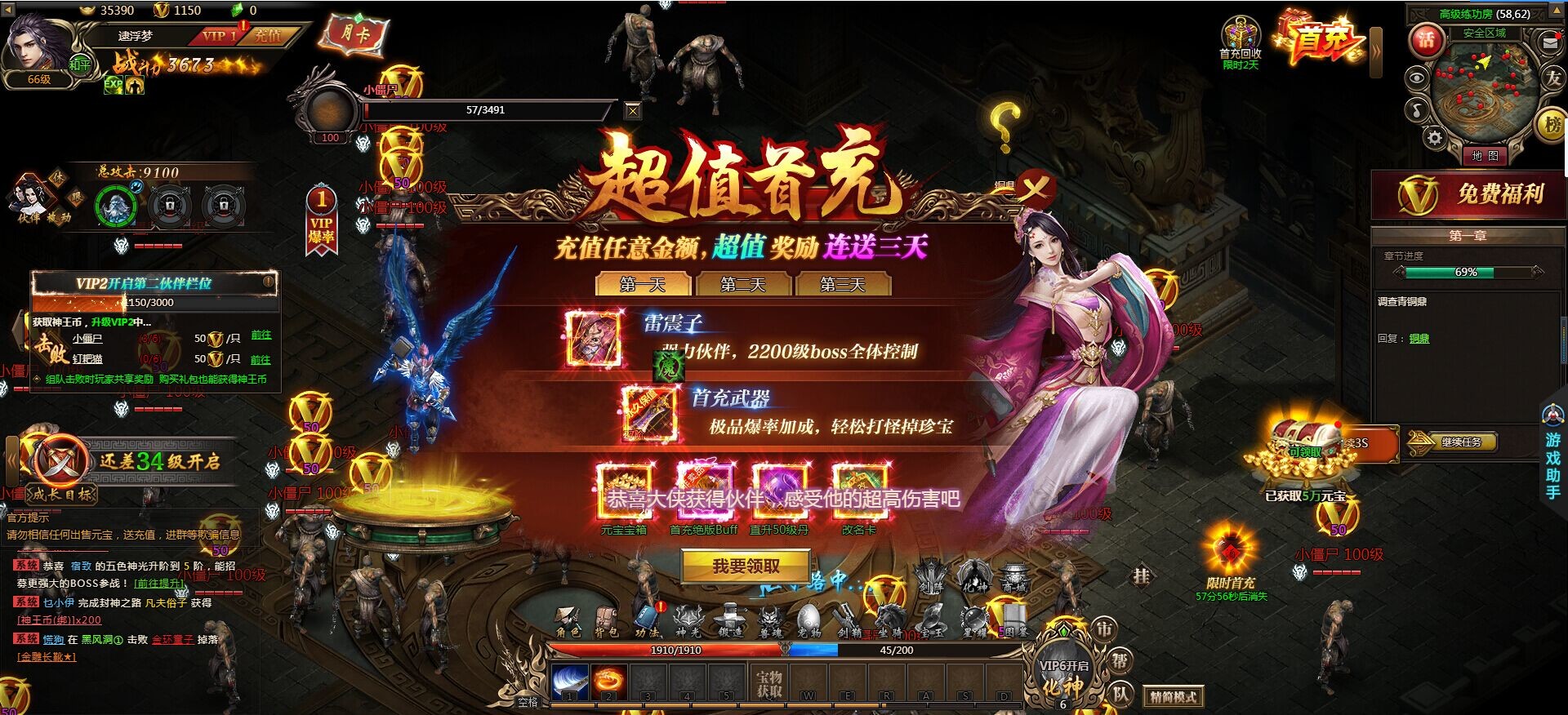Select skill slot 2 fire ring skill
This screenshot has width=1568, height=715.
click(607, 683)
